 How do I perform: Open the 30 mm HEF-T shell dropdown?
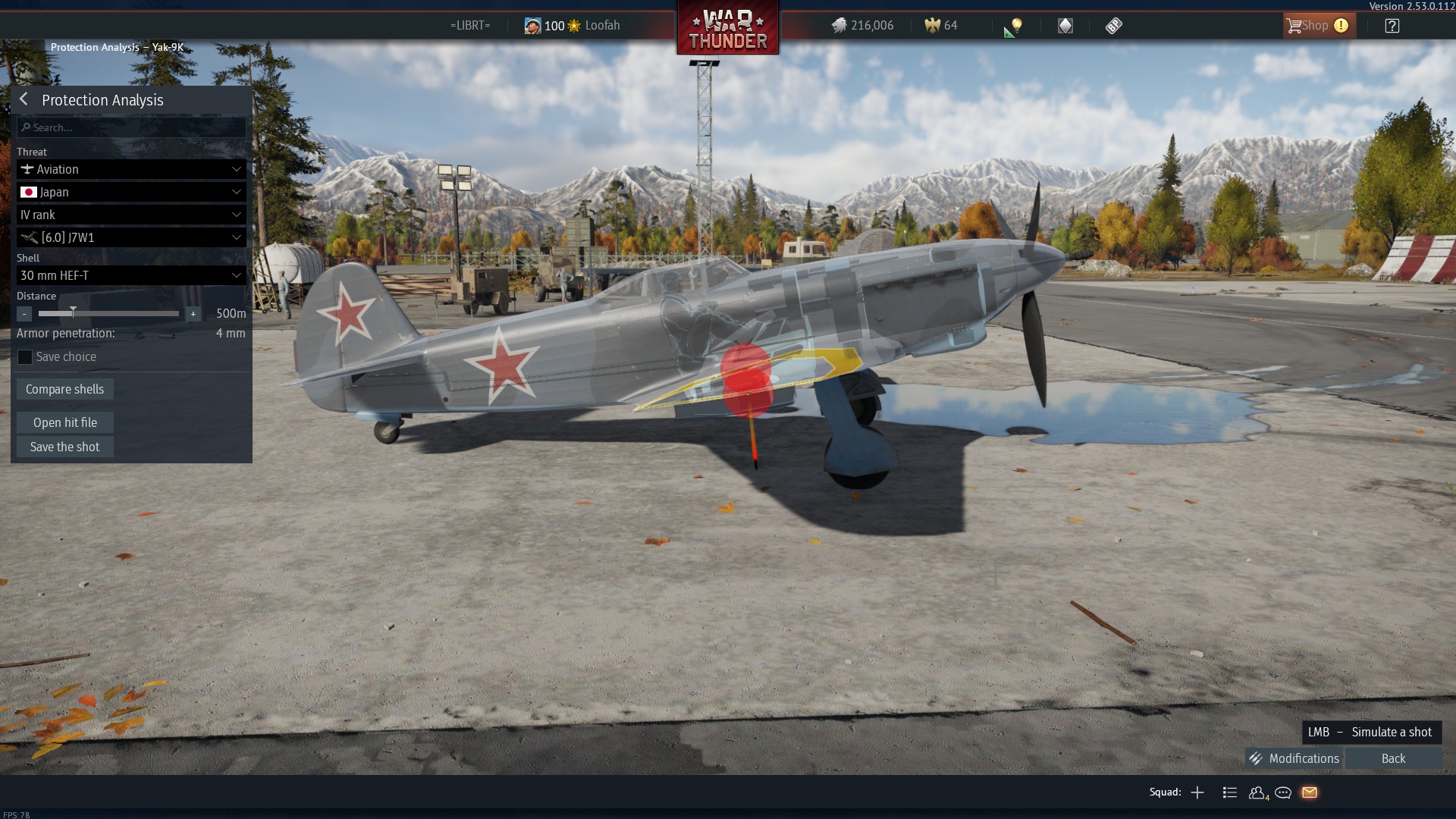[131, 275]
